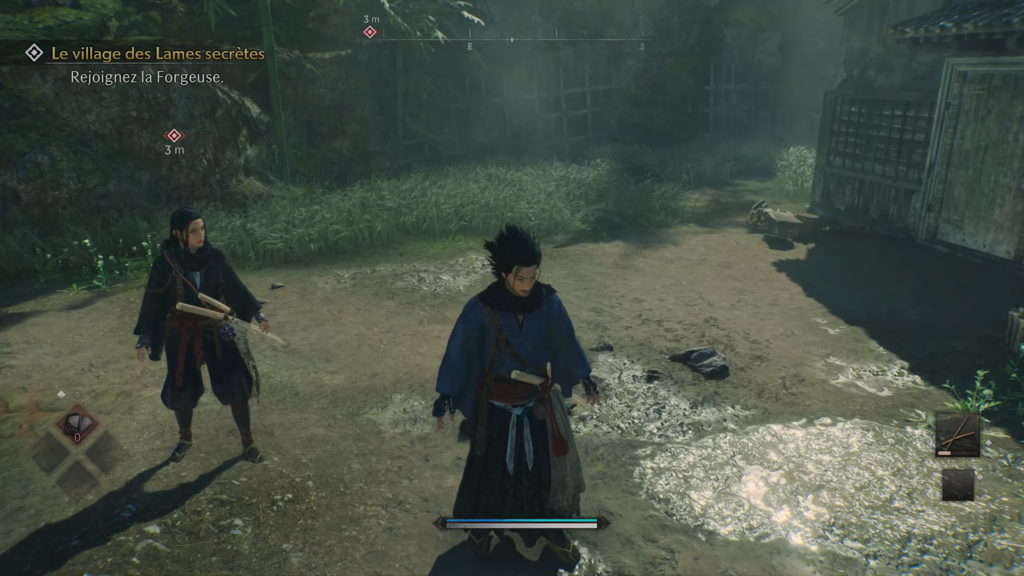Click the red waypoint marker showing 3 m
Viewport: 1024px width, 576px height.
point(174,135)
